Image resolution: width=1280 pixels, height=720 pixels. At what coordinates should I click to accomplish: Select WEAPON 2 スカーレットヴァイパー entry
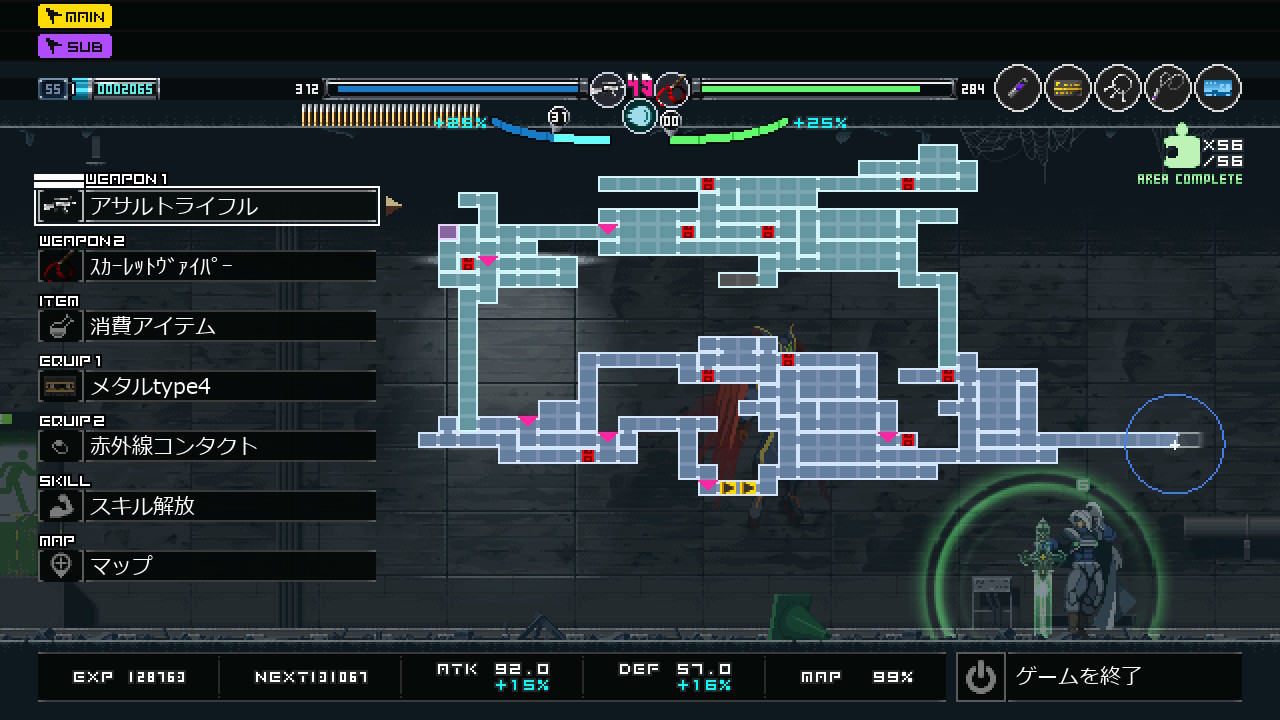(x=207, y=266)
